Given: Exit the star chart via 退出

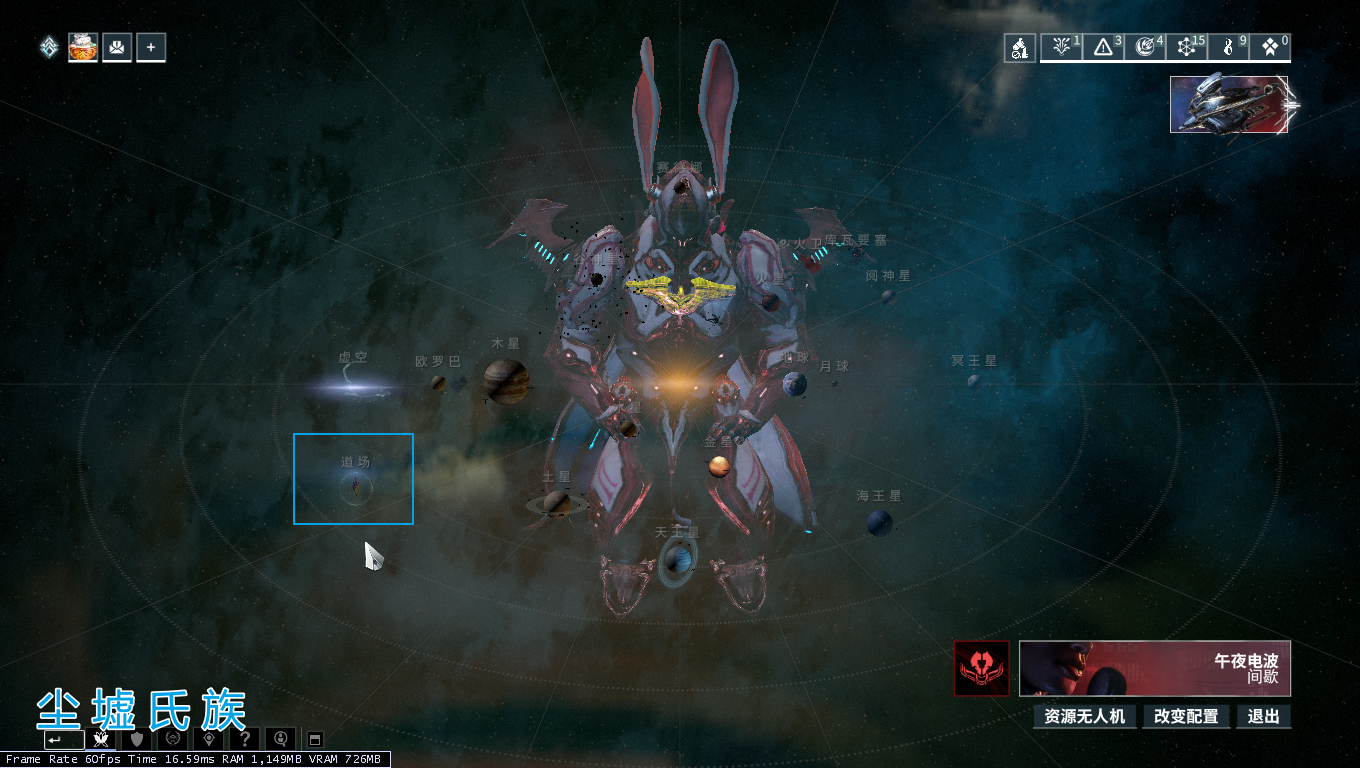Looking at the screenshot, I should (1264, 716).
